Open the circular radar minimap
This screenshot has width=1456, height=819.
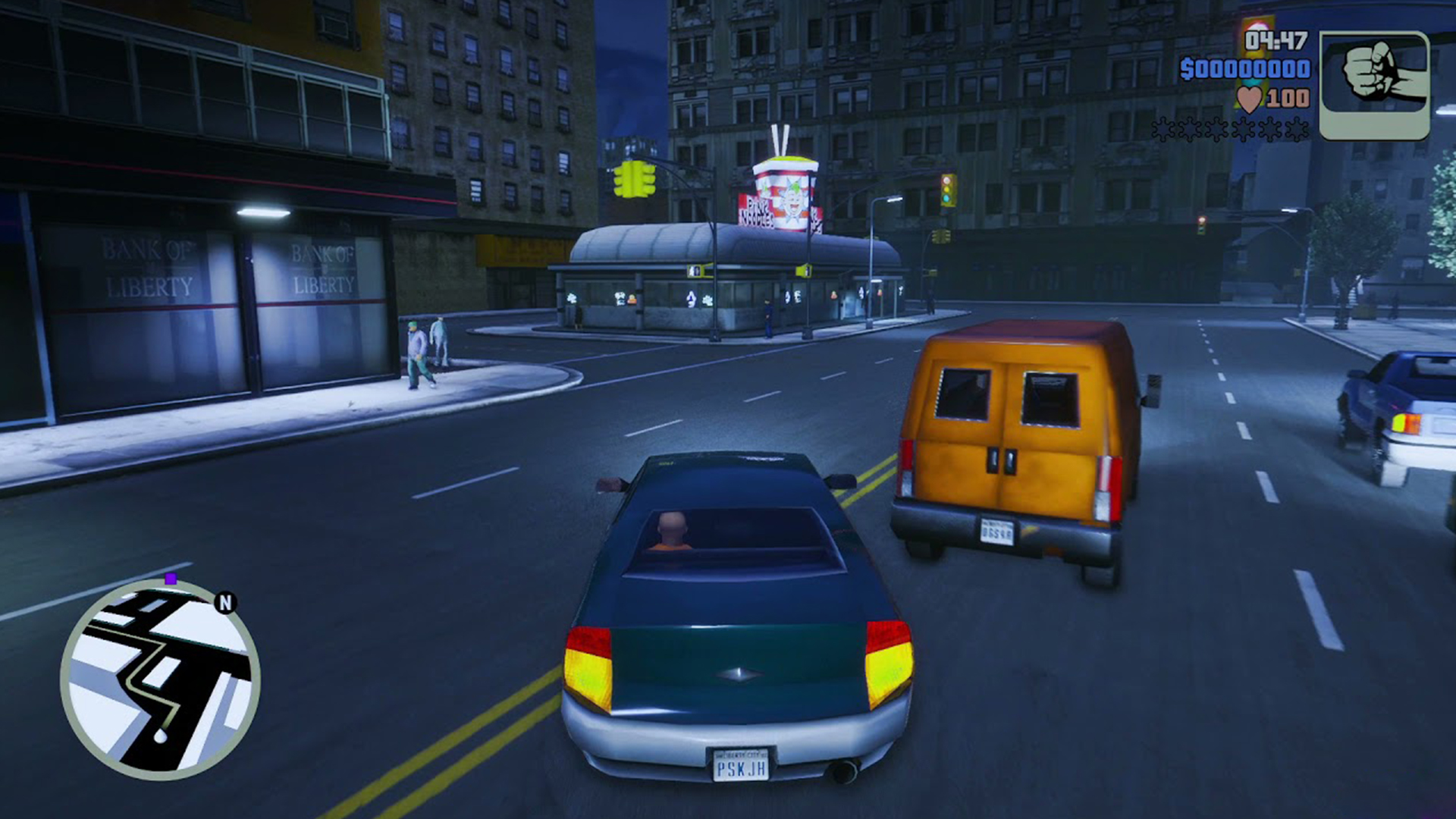point(160,680)
